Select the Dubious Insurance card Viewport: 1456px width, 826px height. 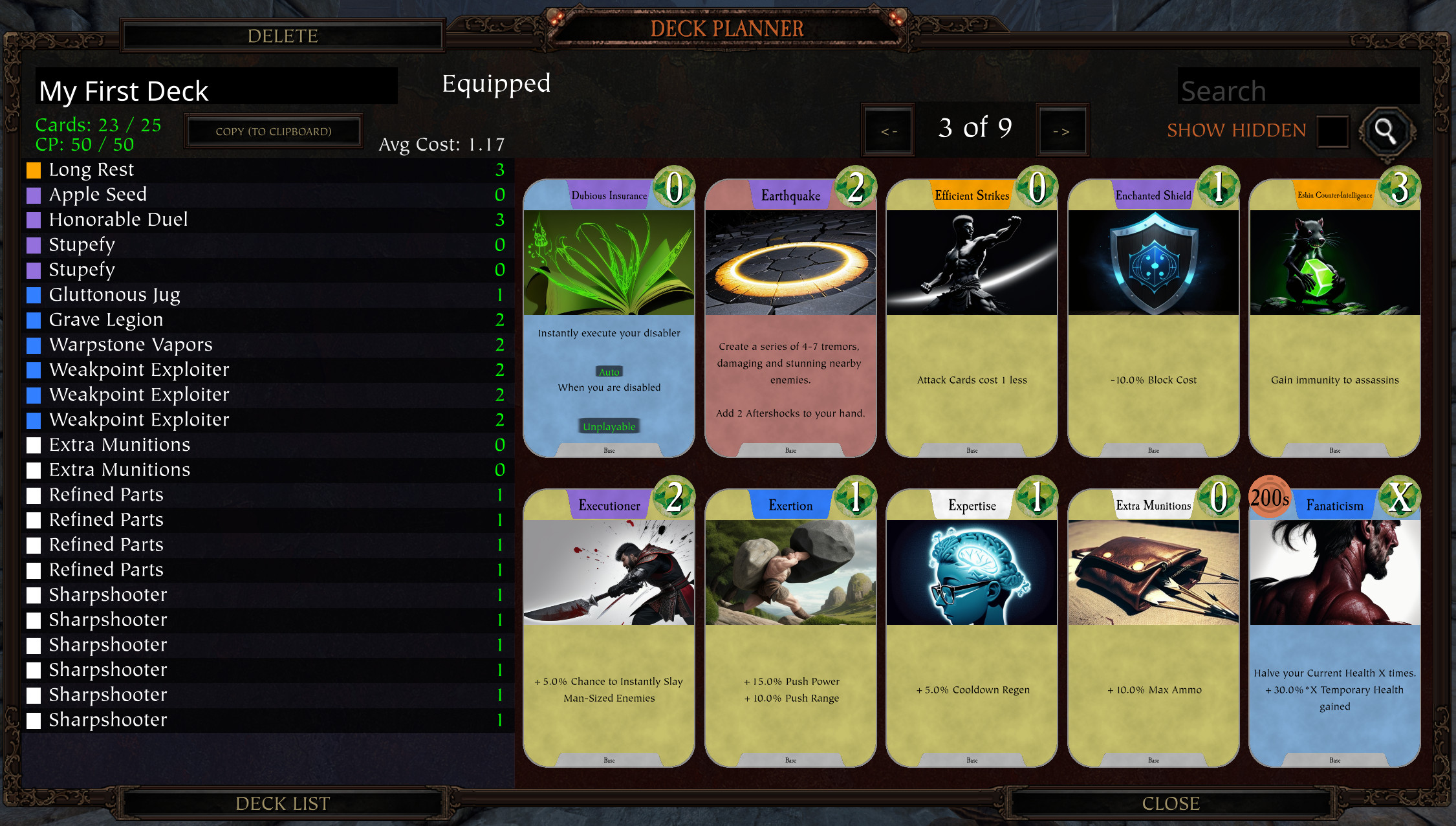click(x=609, y=318)
